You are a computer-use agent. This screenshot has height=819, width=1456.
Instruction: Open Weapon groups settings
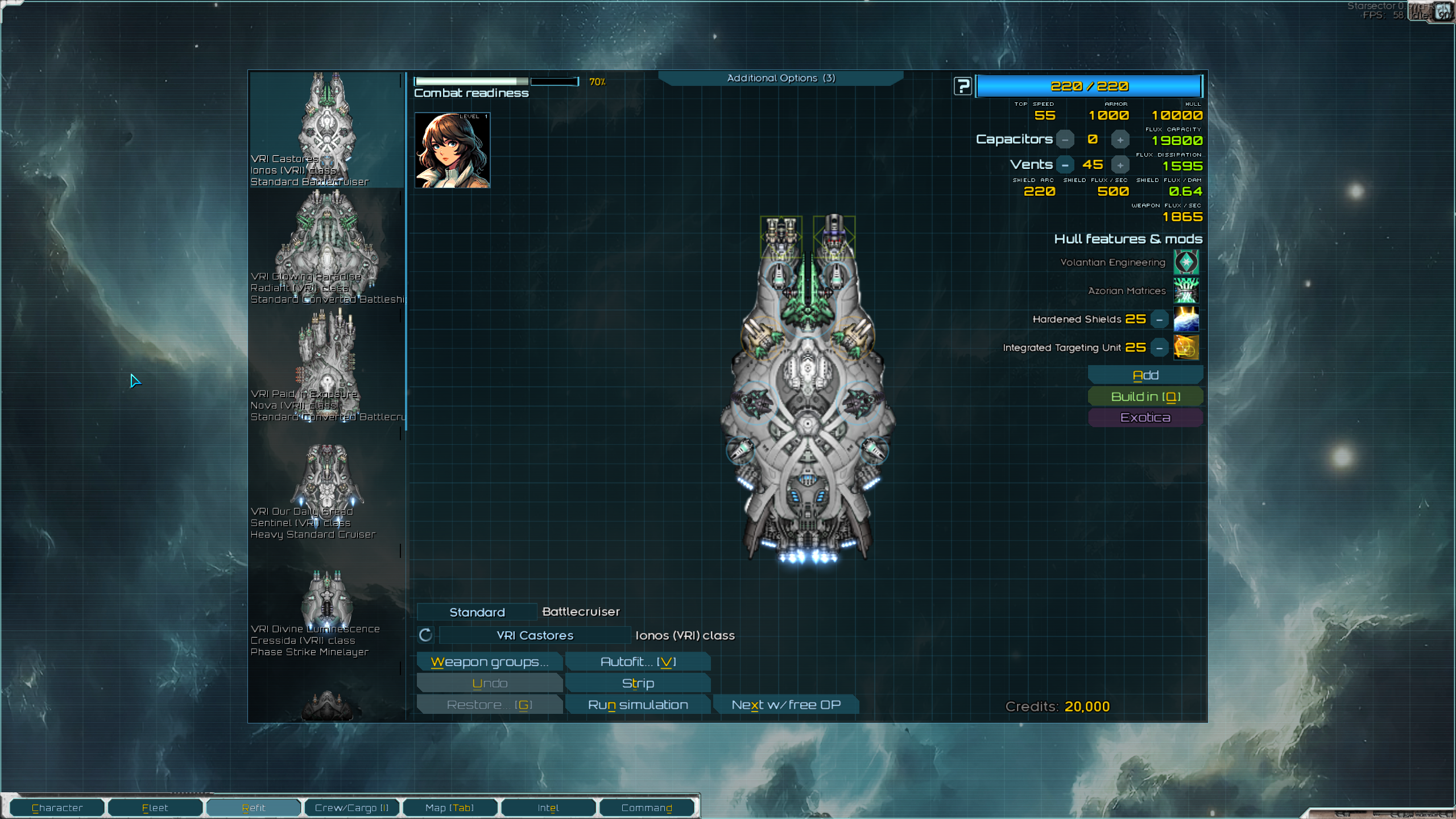click(x=490, y=662)
